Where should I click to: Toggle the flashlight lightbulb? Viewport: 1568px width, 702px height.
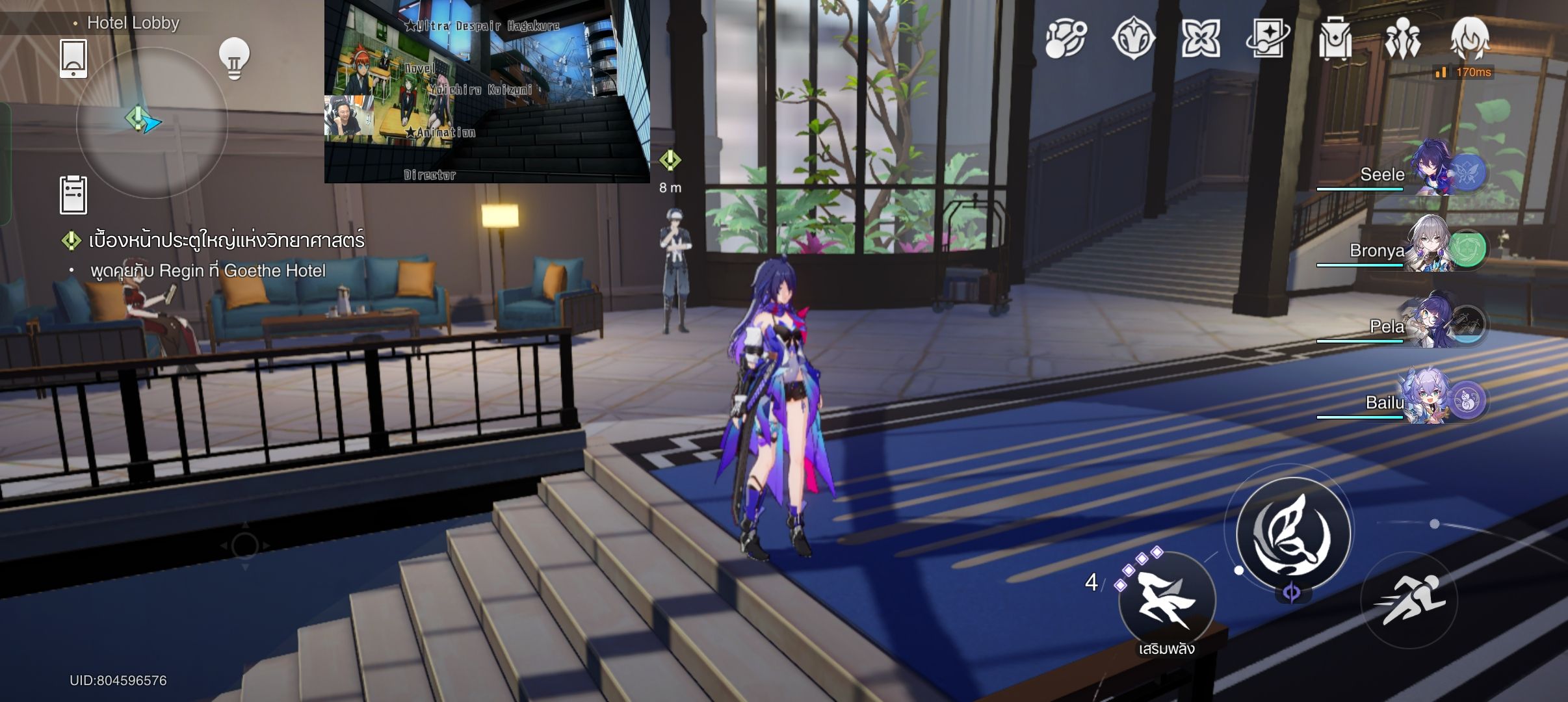[234, 57]
